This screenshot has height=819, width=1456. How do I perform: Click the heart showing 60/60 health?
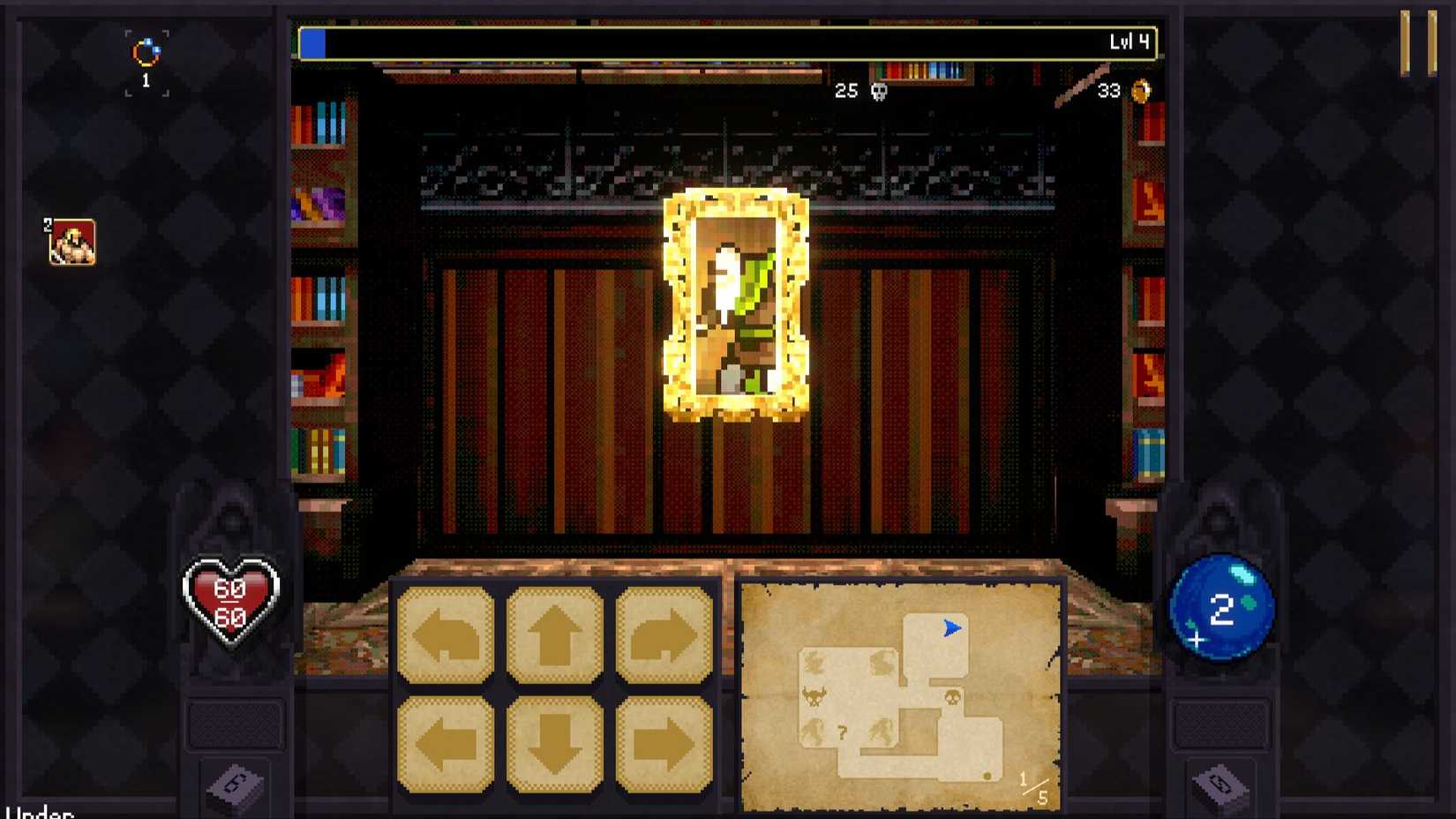point(231,597)
